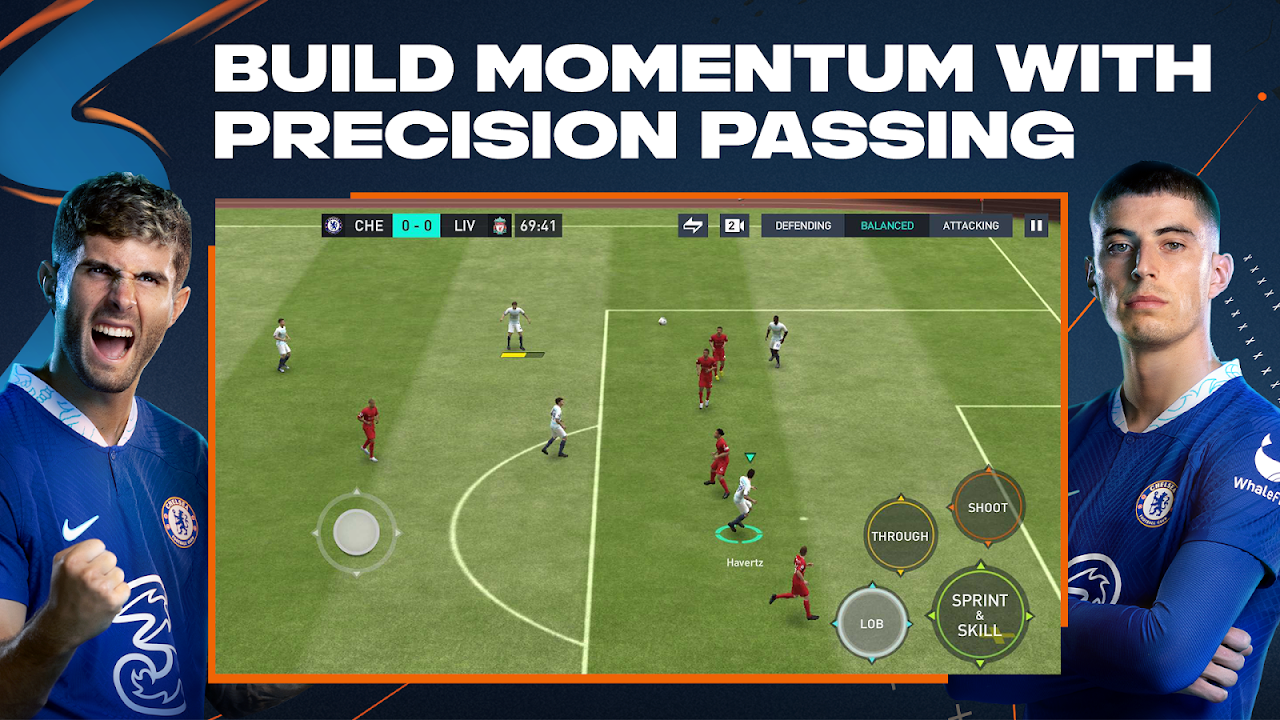Activate Sprint & Skill
Viewport: 1280px width, 720px height.
click(980, 615)
